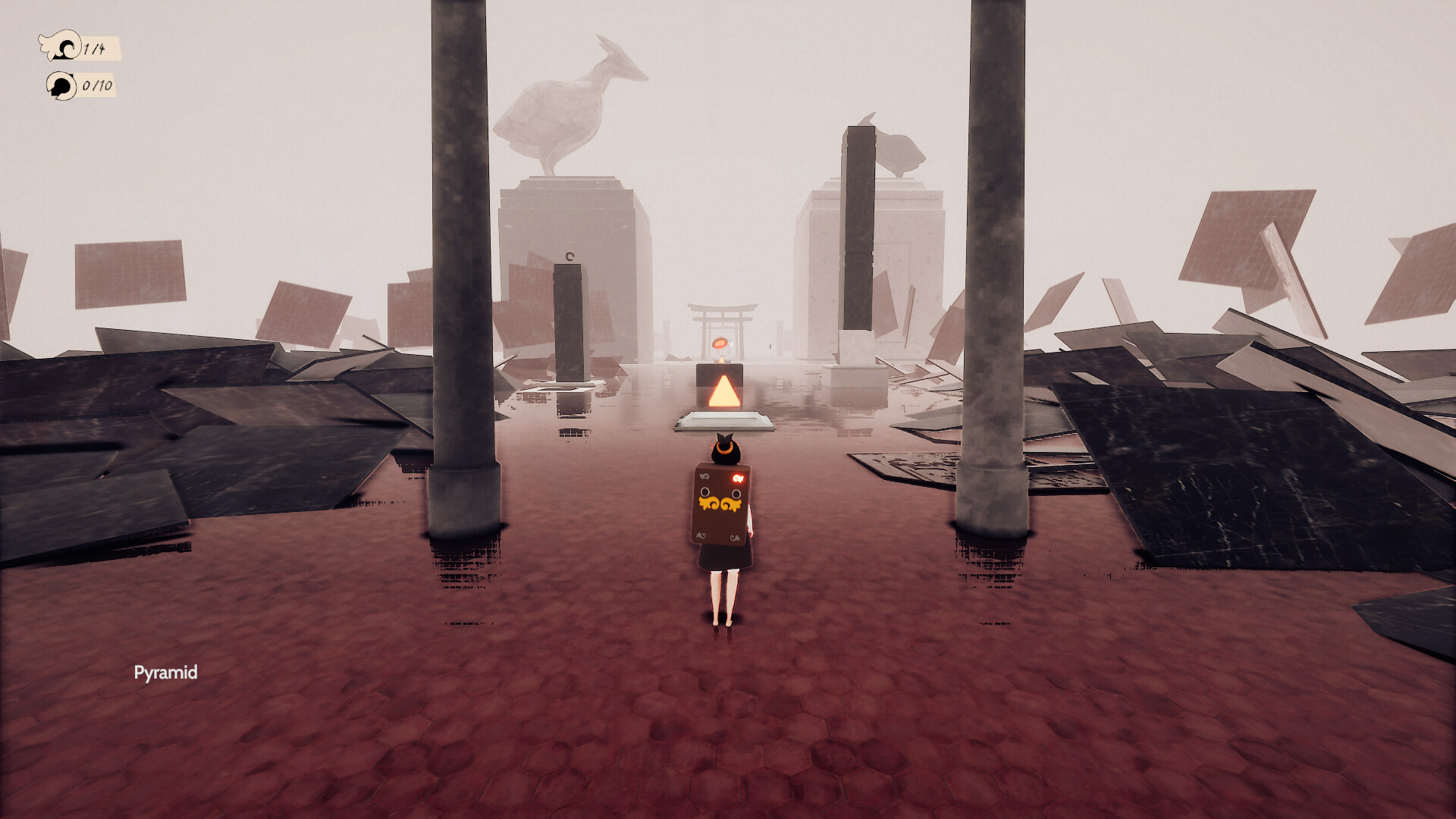This screenshot has height=819, width=1456.
Task: Click the winged spirit counter icon showing 1/4
Action: click(x=61, y=45)
